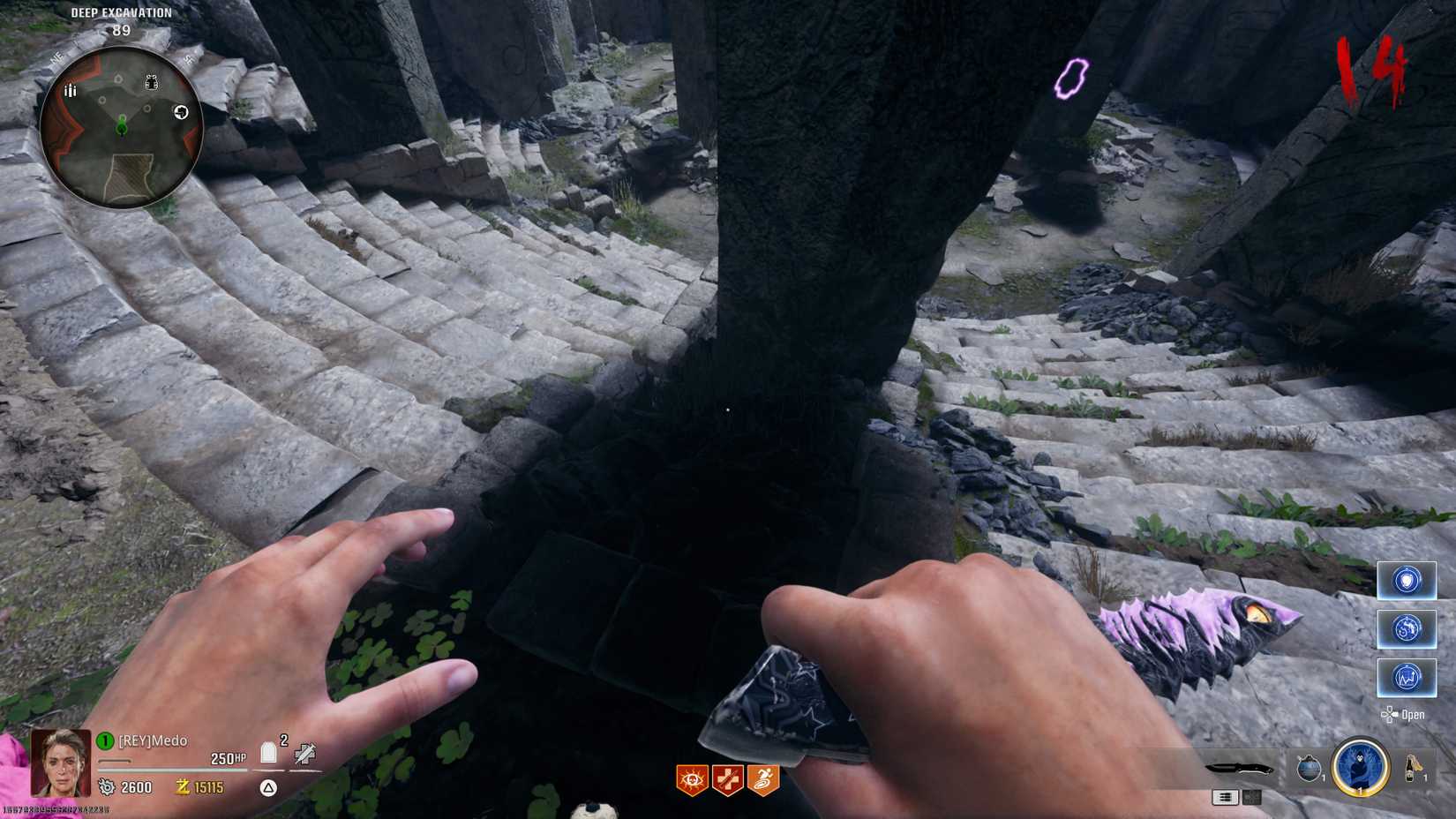Click the frag grenade equipment icon
Screen dimensions: 1456x819
[x=1310, y=769]
